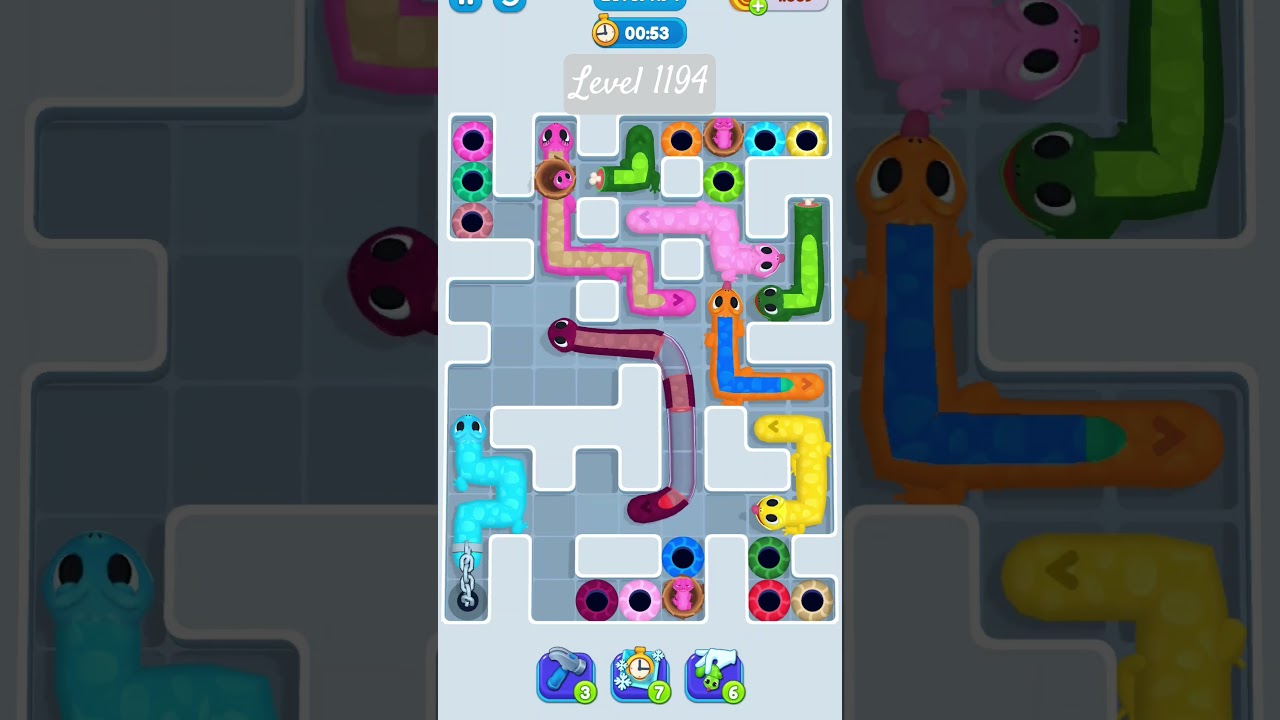Tap the restart level icon
This screenshot has width=1280, height=720.
pyautogui.click(x=510, y=4)
